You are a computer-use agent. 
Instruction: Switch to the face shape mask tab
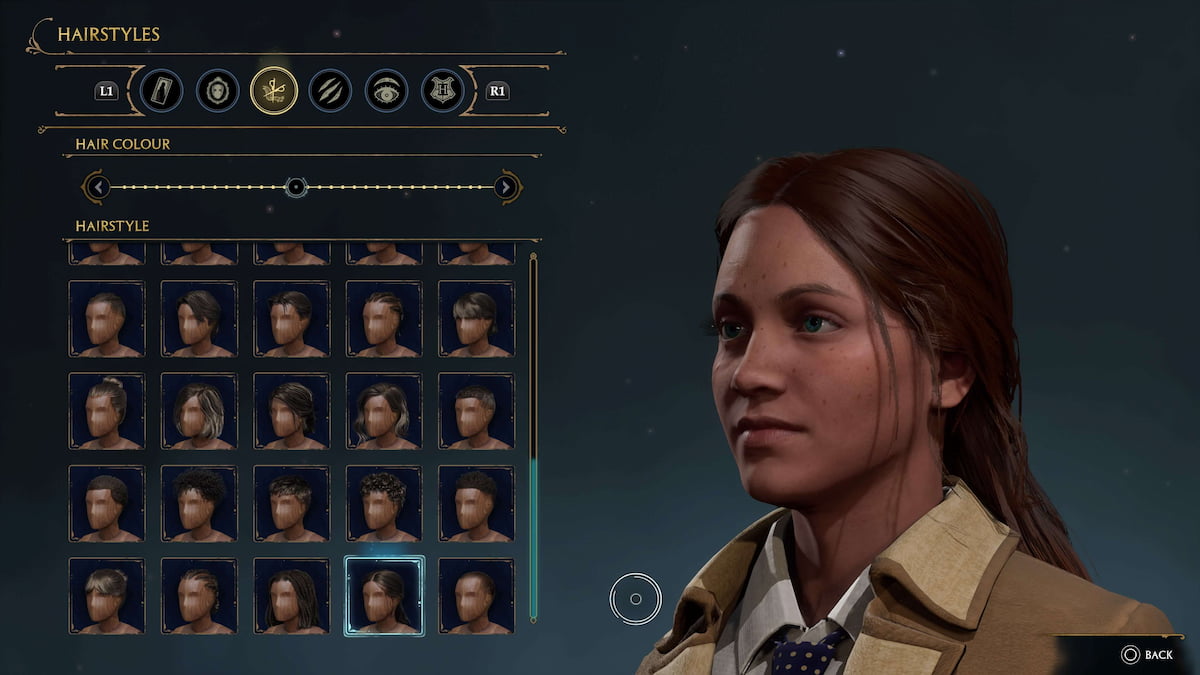point(217,91)
